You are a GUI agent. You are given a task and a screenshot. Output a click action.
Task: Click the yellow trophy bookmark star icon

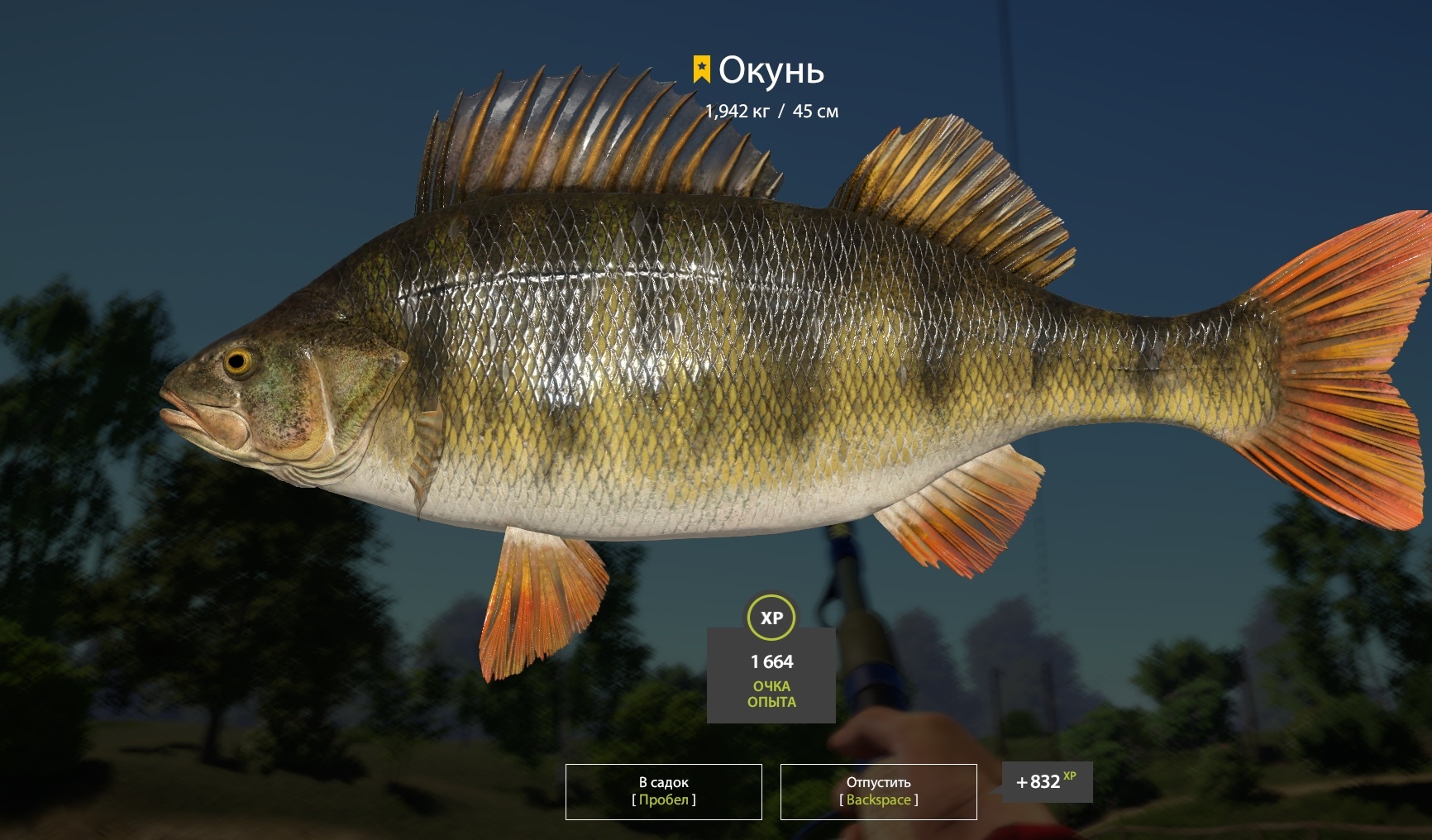click(x=701, y=70)
